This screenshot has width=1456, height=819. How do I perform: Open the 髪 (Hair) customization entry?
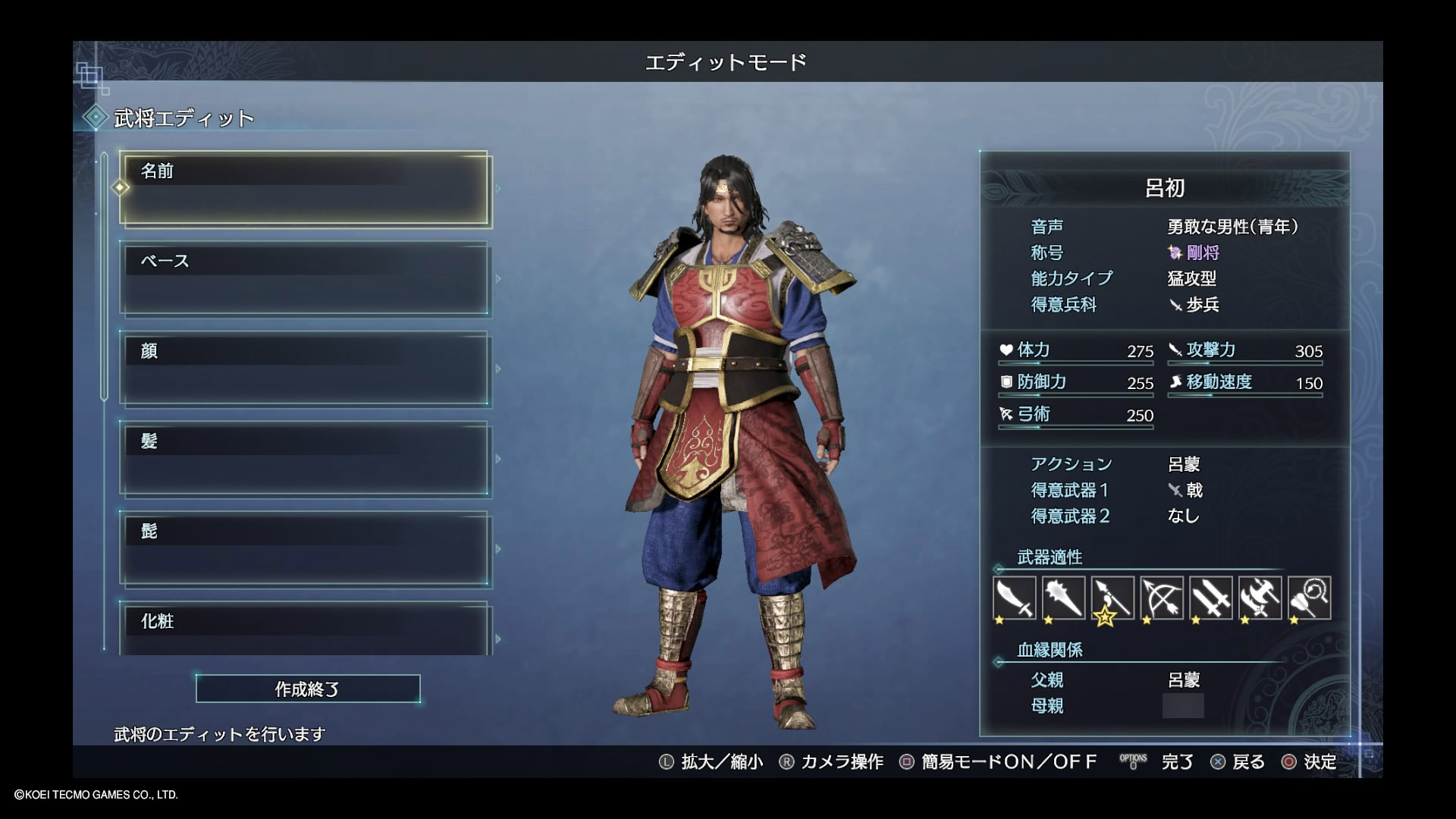(x=304, y=460)
